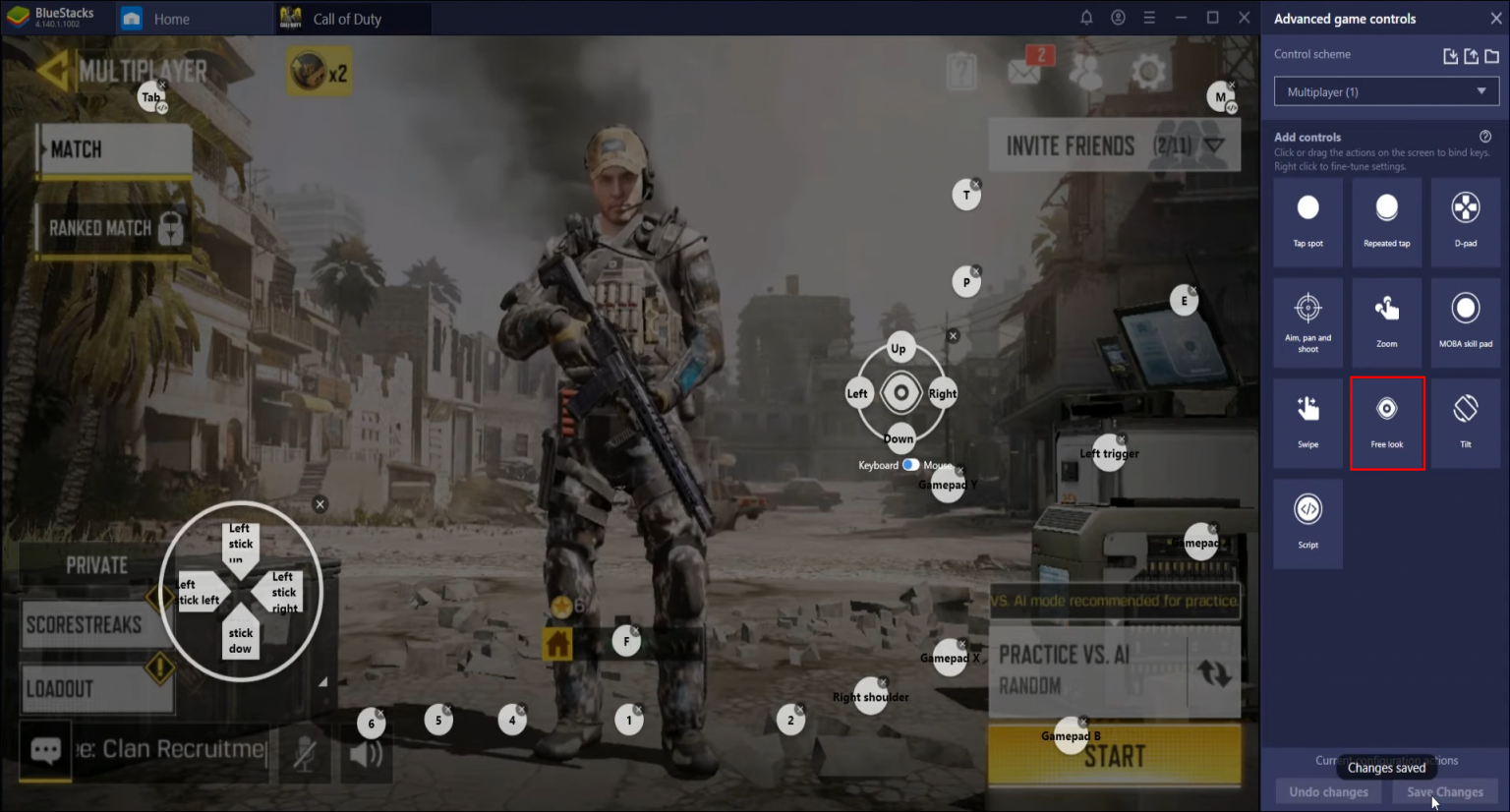Select the Aim, pan and shoot control
The image size is (1510, 812).
tap(1307, 322)
